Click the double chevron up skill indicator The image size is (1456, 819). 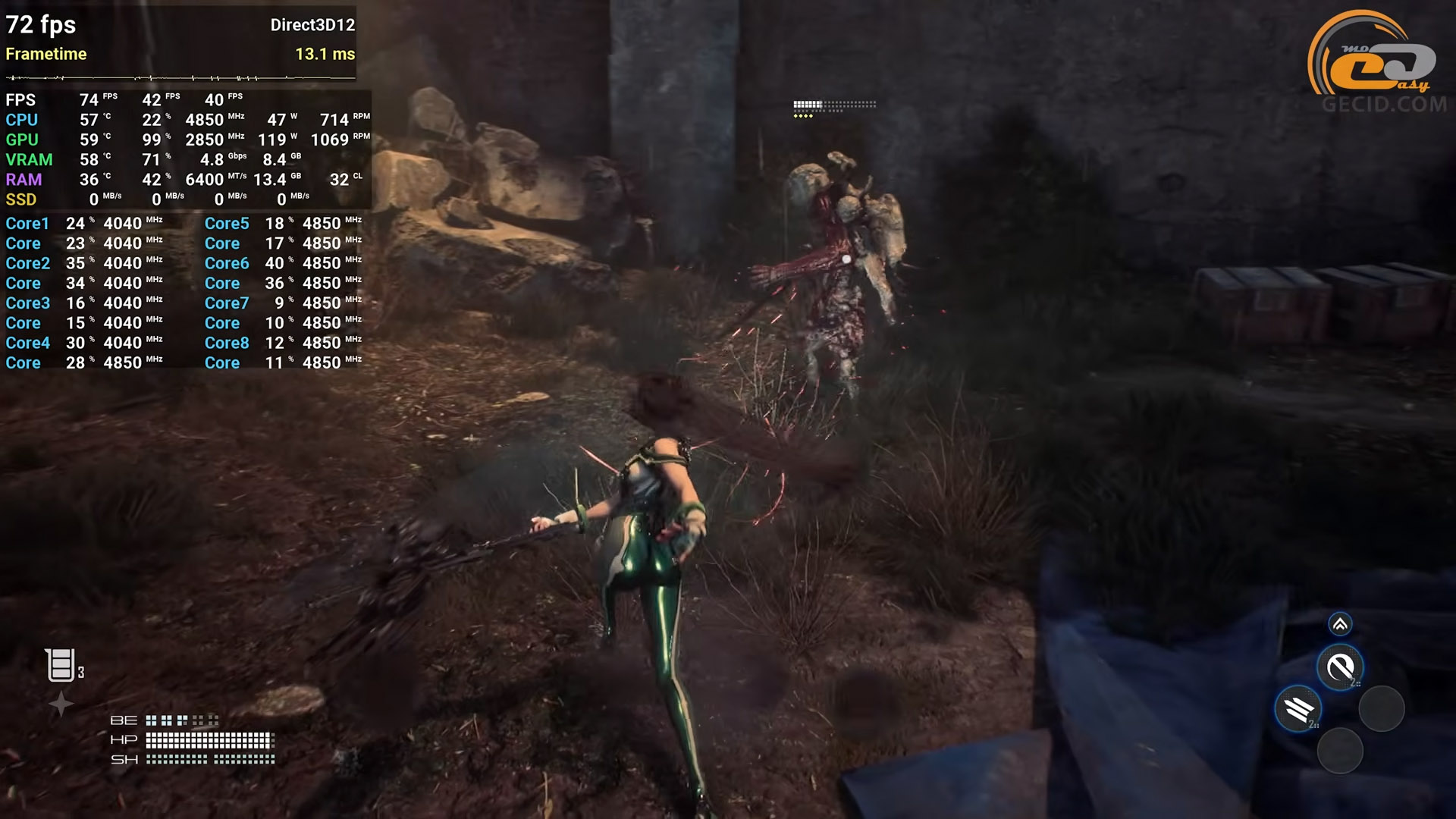[1340, 624]
